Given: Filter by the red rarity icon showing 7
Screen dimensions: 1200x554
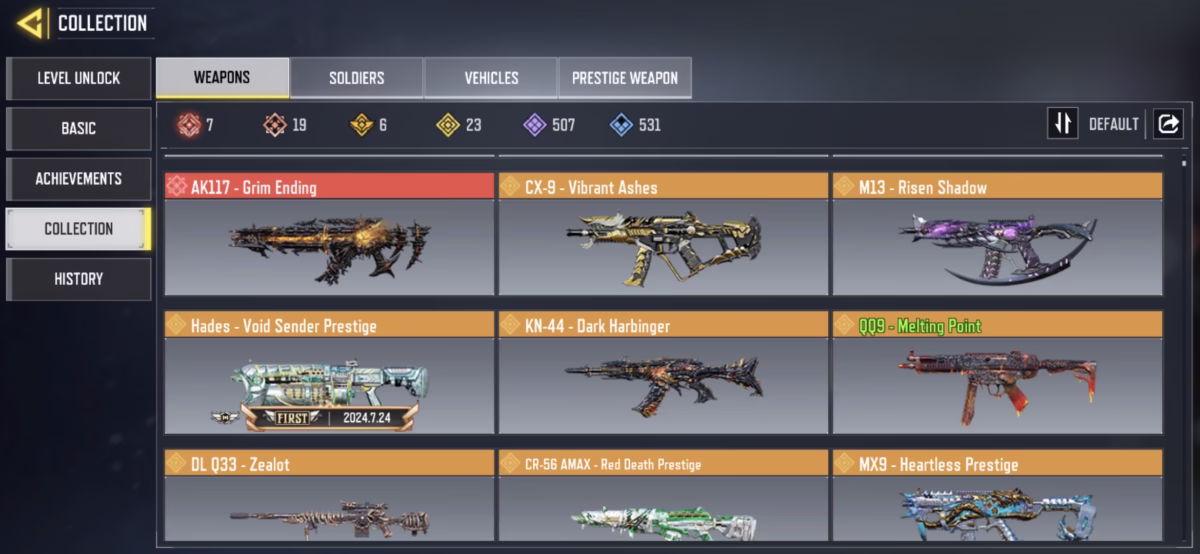Looking at the screenshot, I should click(x=189, y=125).
